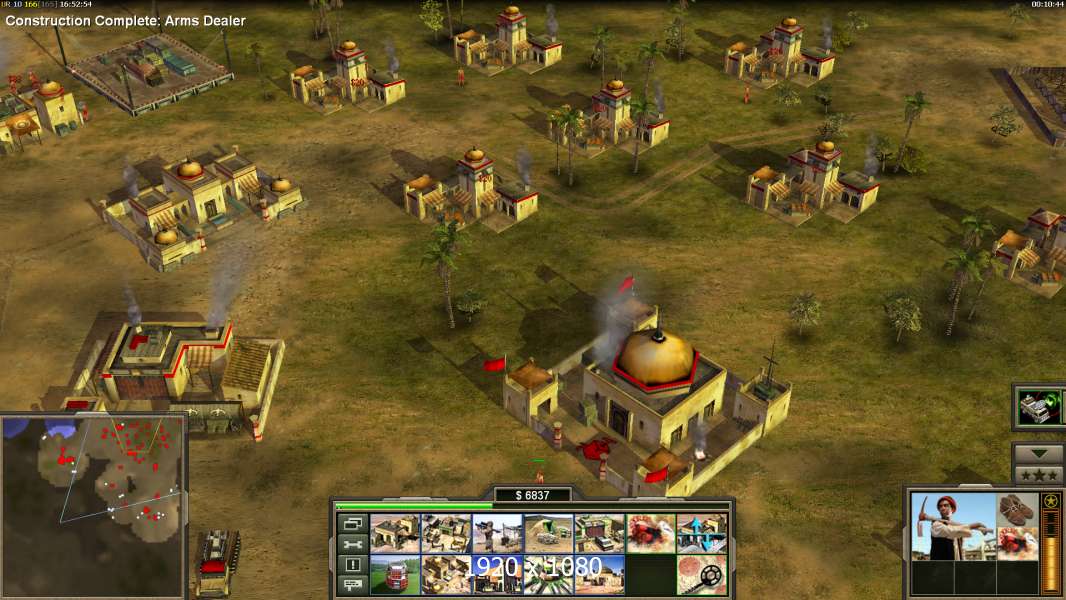The image size is (1066, 600).
Task: Activate the scanner disc ability icon
Action: pos(701,575)
